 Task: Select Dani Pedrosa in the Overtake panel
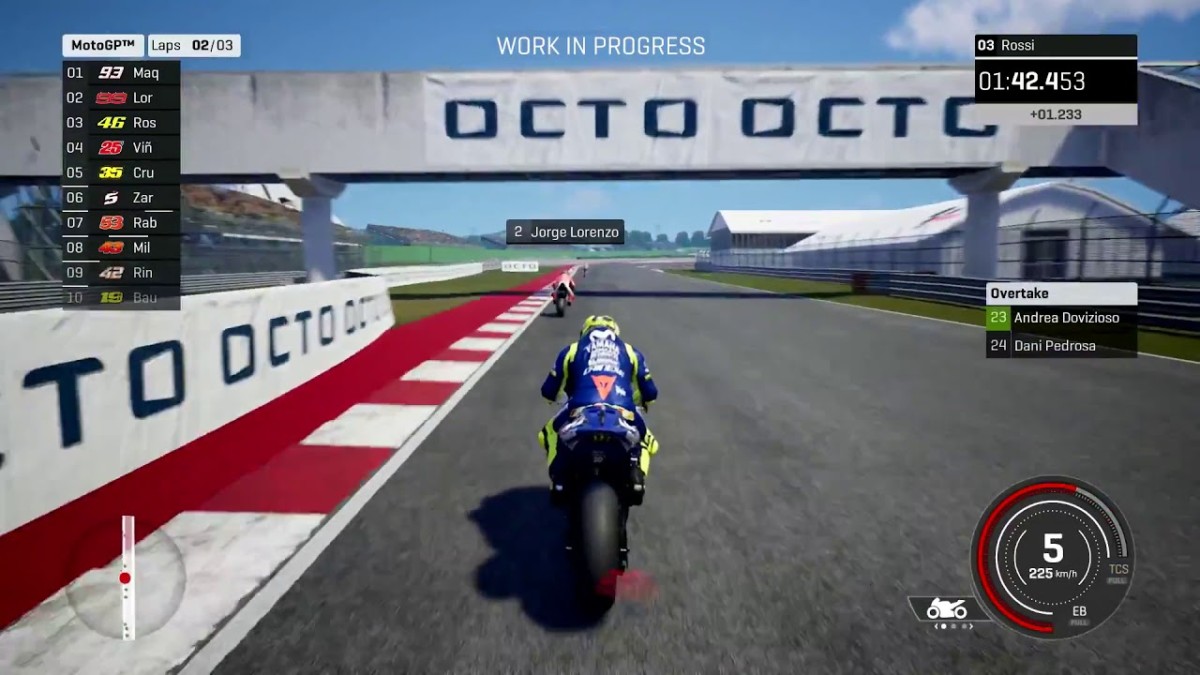click(1061, 346)
